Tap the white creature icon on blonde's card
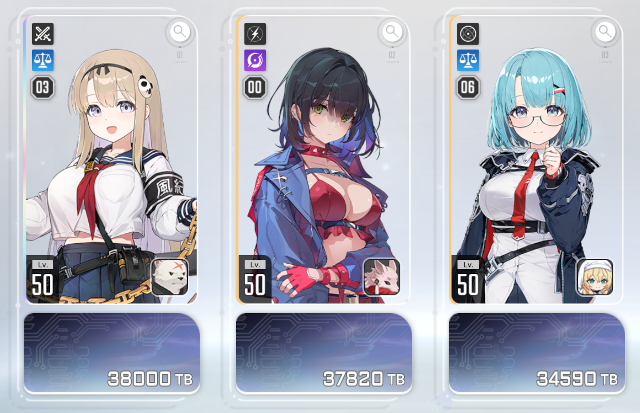Viewport: 640px width, 413px height. coord(169,277)
